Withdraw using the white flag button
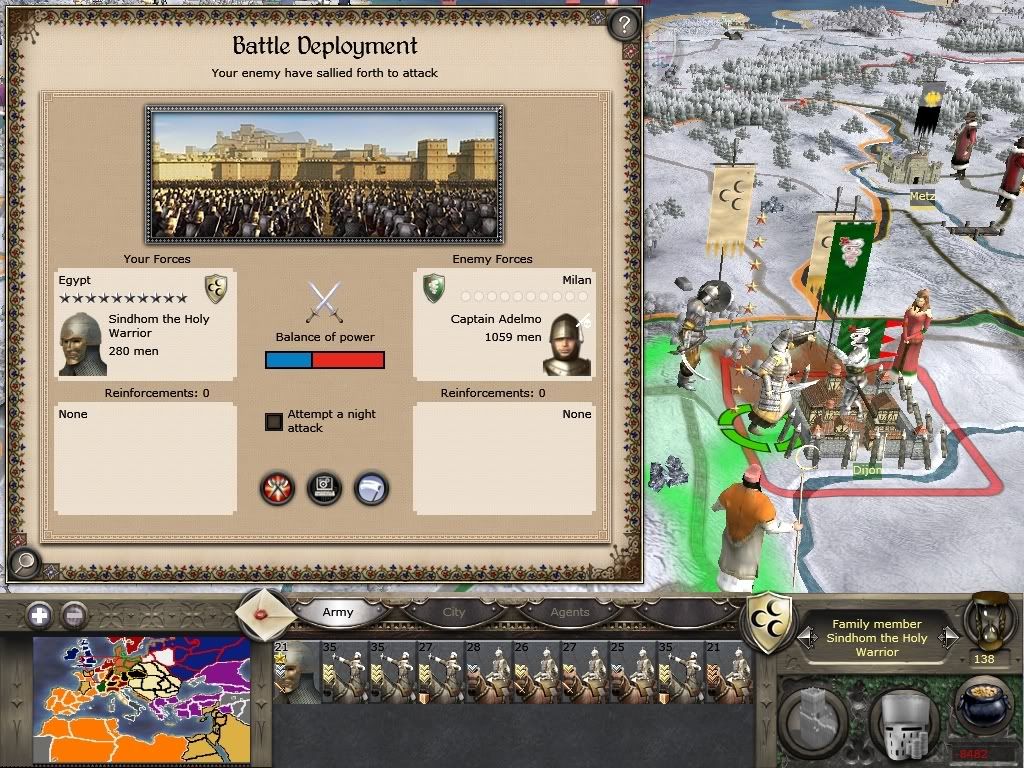 371,488
